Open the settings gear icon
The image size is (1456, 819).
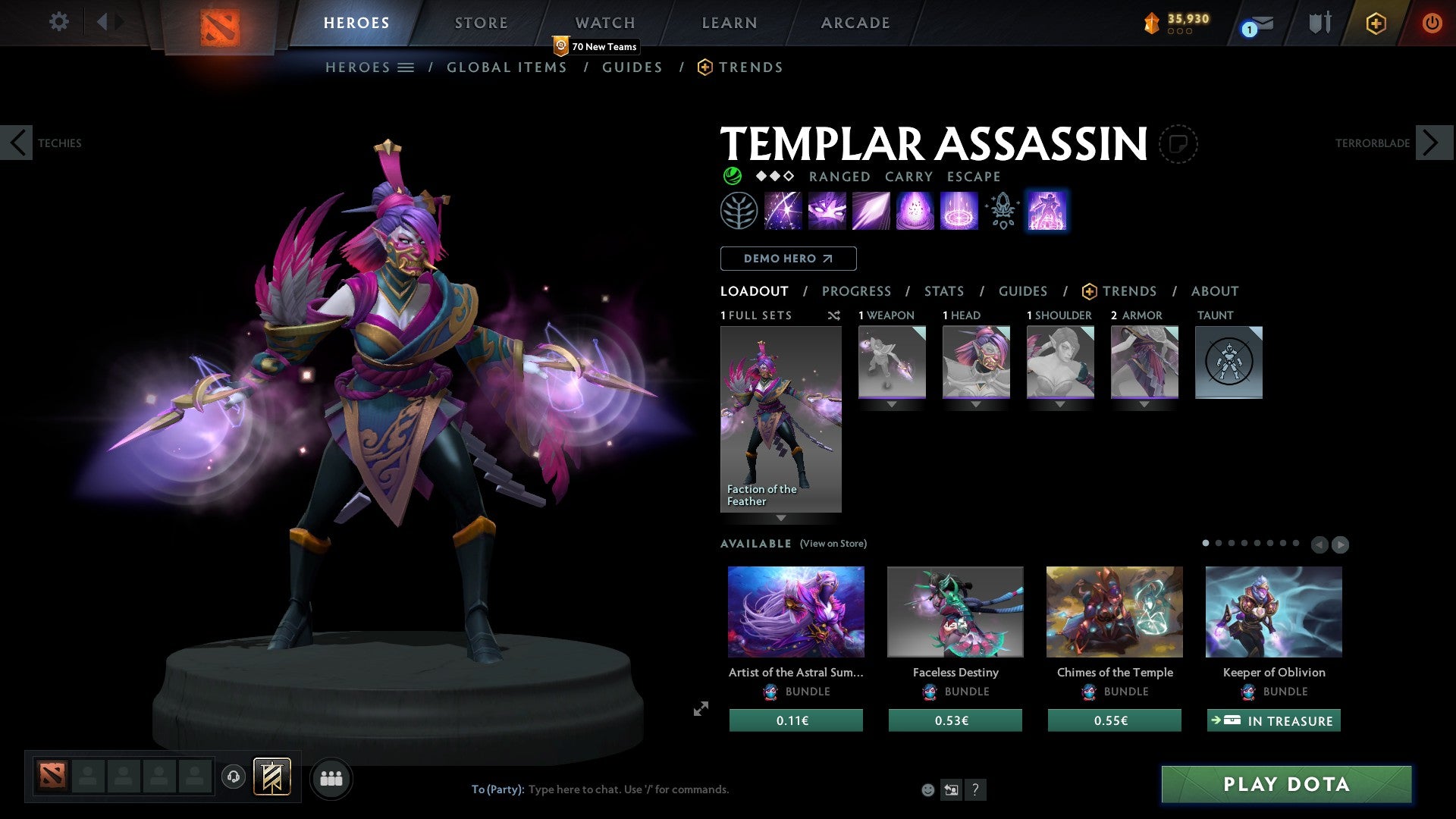58,22
